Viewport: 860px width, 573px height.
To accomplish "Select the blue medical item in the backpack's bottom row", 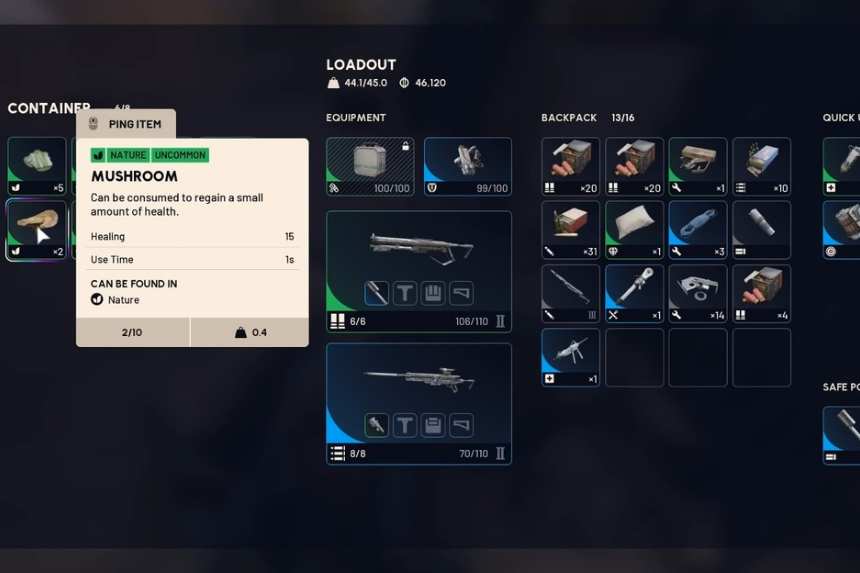I will (x=570, y=357).
